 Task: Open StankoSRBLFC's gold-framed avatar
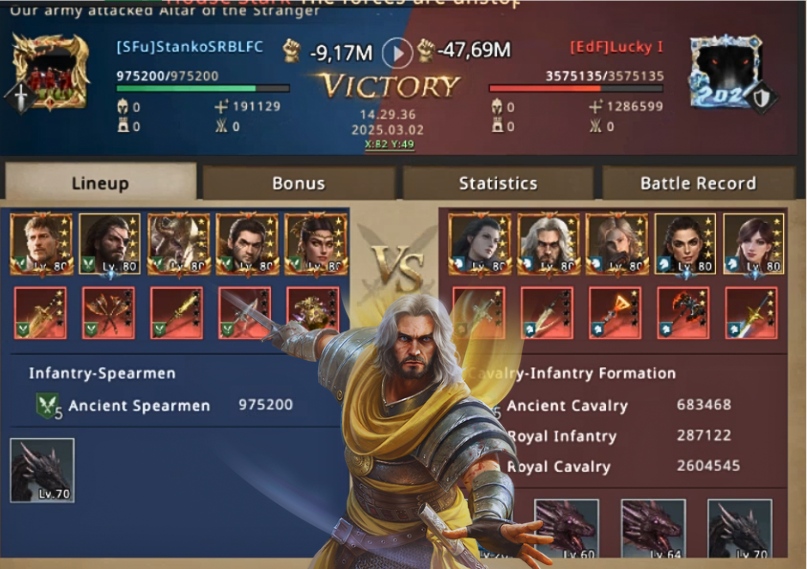[x=50, y=73]
